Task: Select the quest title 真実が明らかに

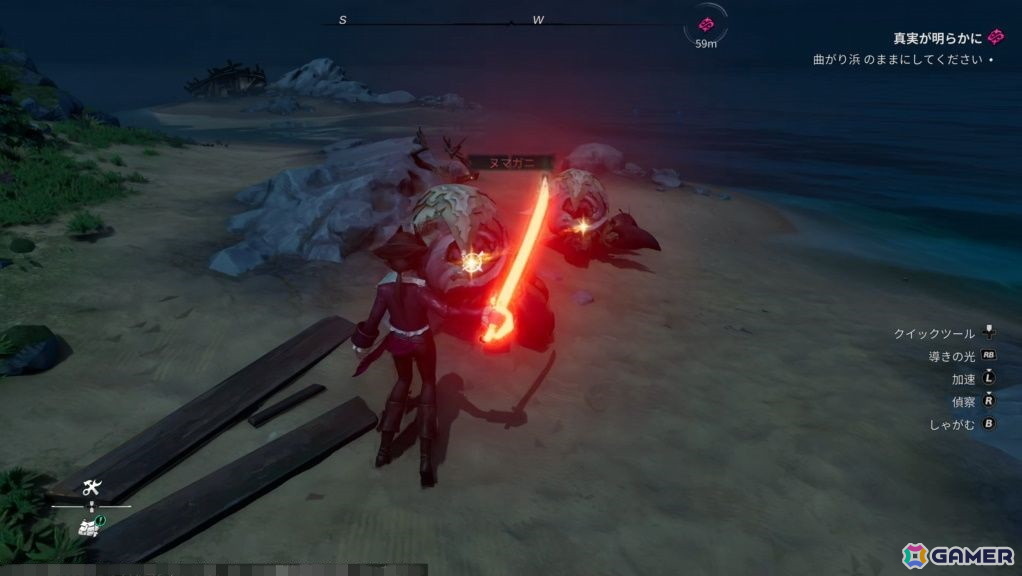Action: point(937,38)
